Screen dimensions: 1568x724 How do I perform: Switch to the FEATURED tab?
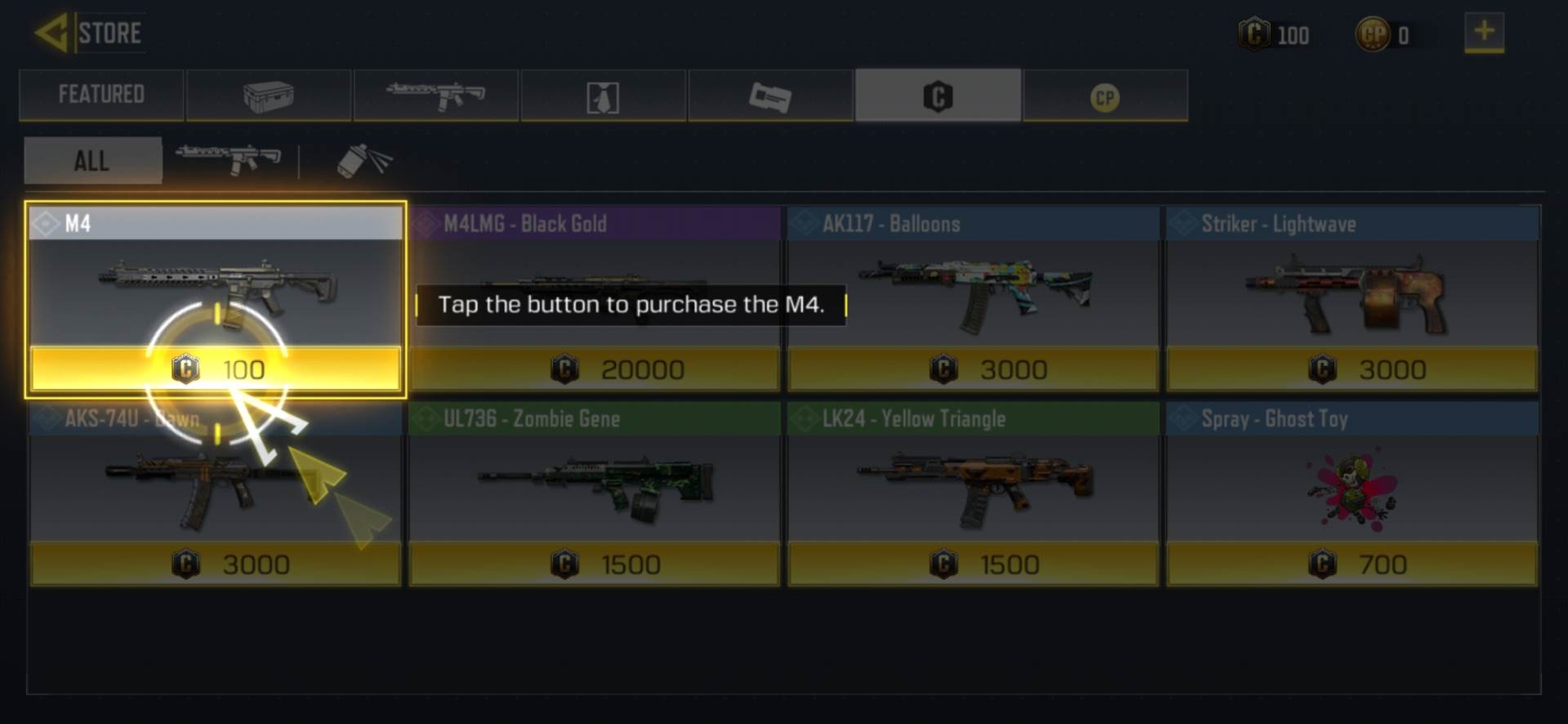(101, 95)
